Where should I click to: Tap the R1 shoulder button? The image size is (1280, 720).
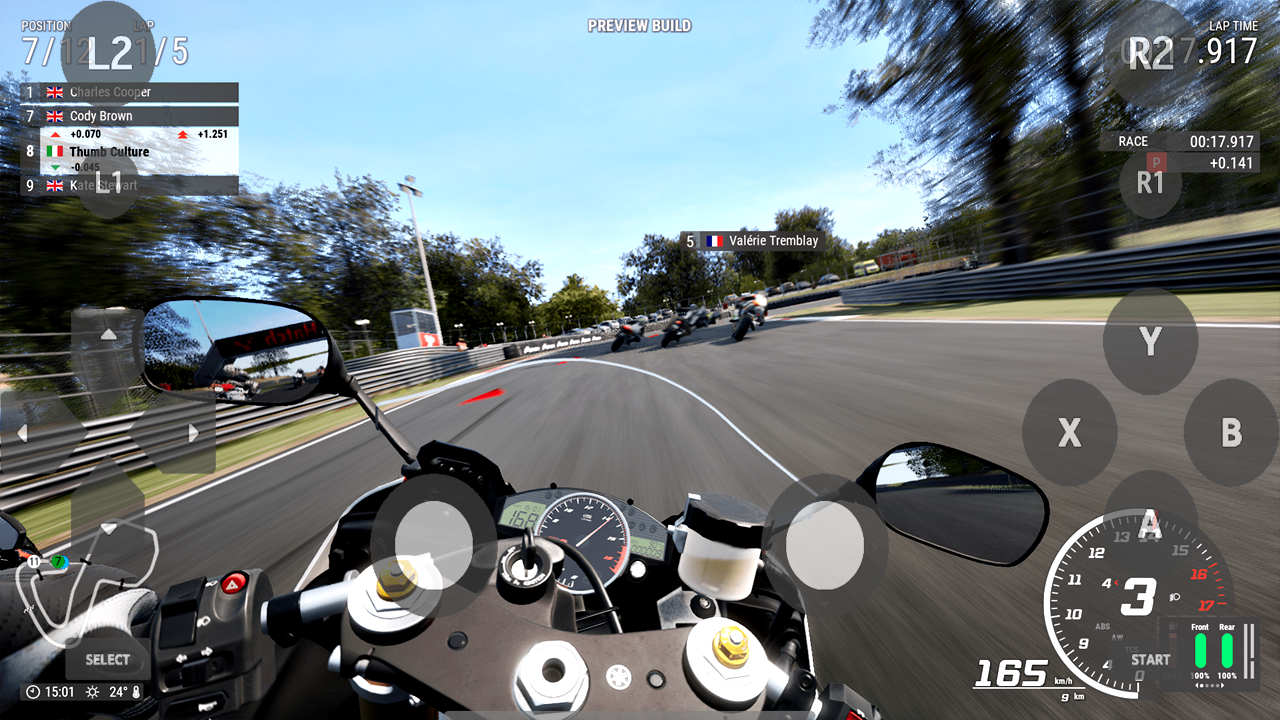1150,183
